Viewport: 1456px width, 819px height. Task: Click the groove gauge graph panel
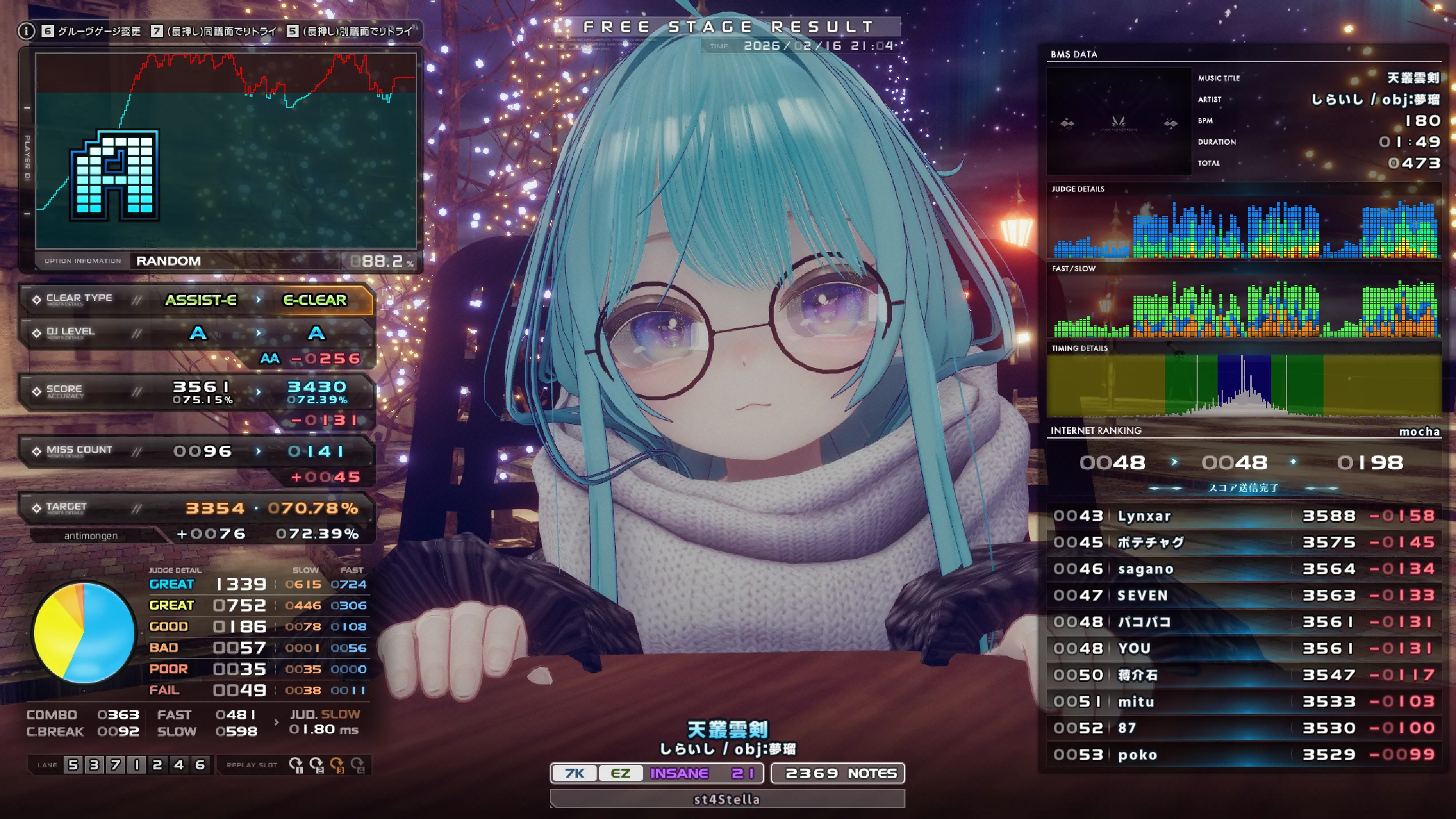(226, 151)
